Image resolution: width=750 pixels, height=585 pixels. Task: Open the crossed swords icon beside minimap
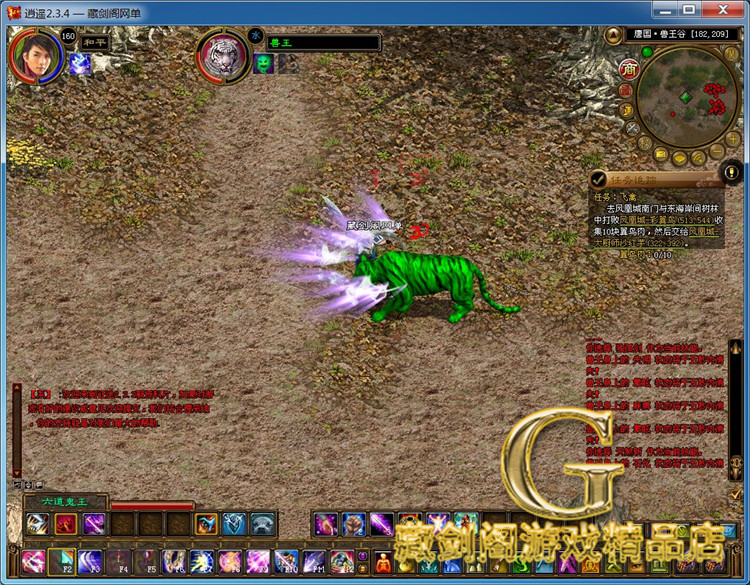[x=632, y=127]
